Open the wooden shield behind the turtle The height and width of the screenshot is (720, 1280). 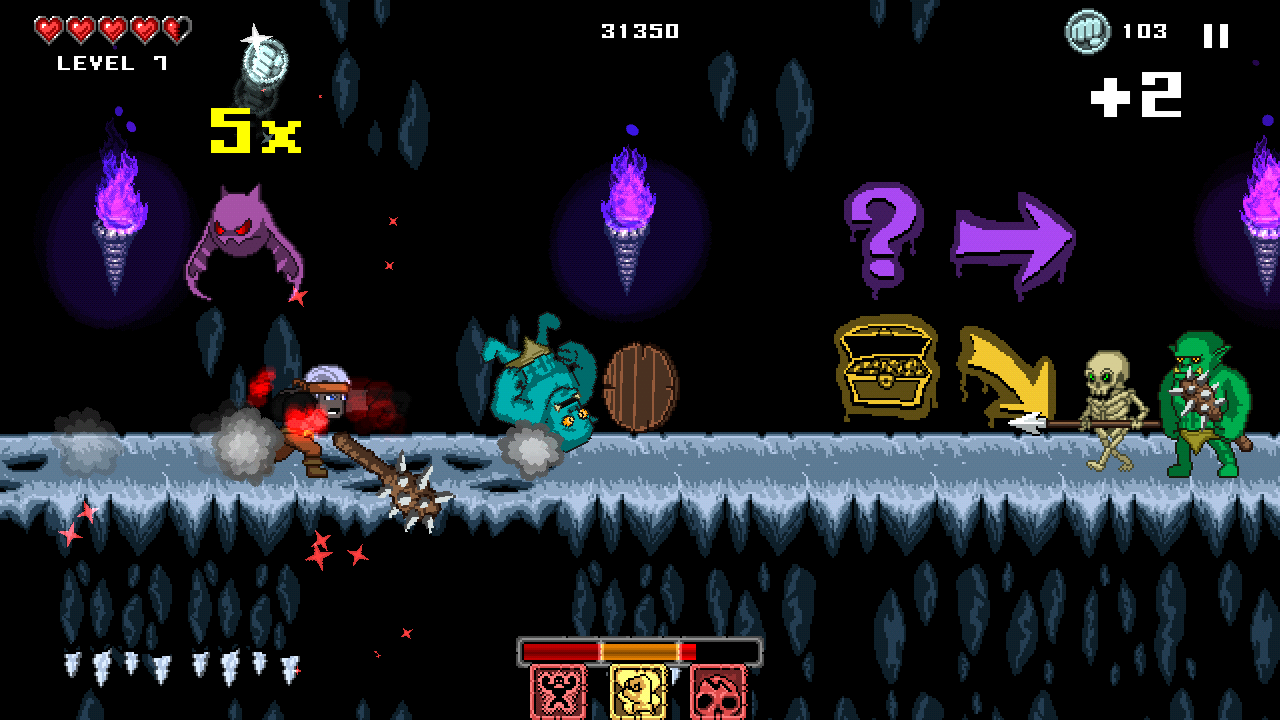click(x=640, y=386)
